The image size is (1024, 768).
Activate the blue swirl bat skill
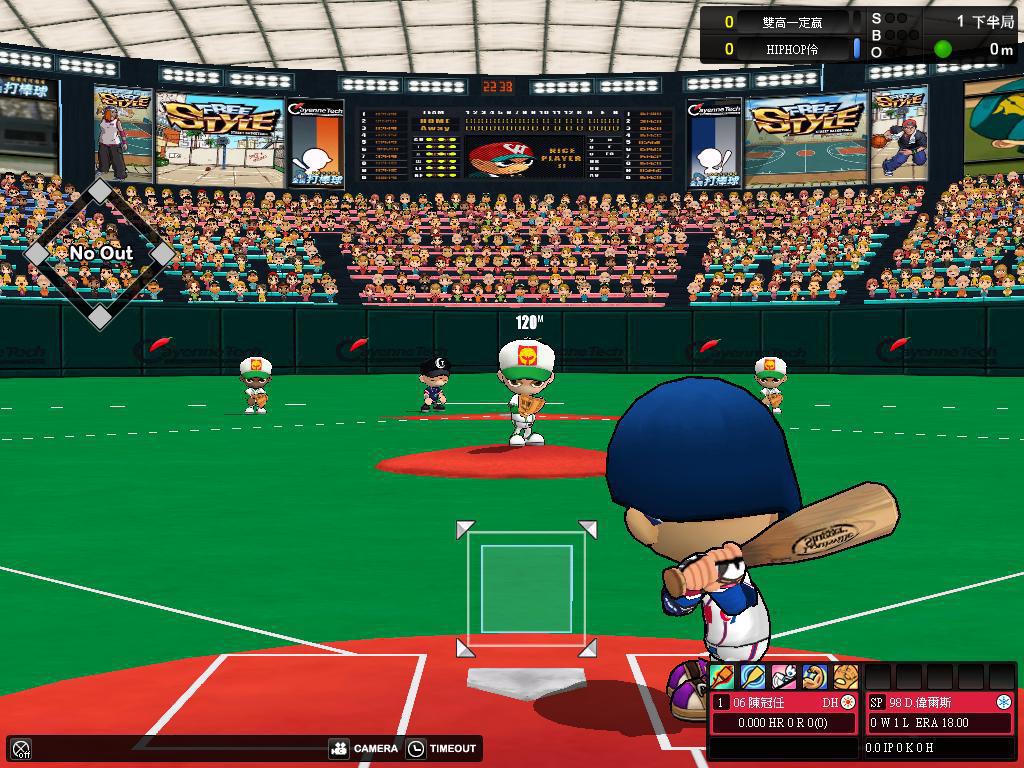[753, 677]
